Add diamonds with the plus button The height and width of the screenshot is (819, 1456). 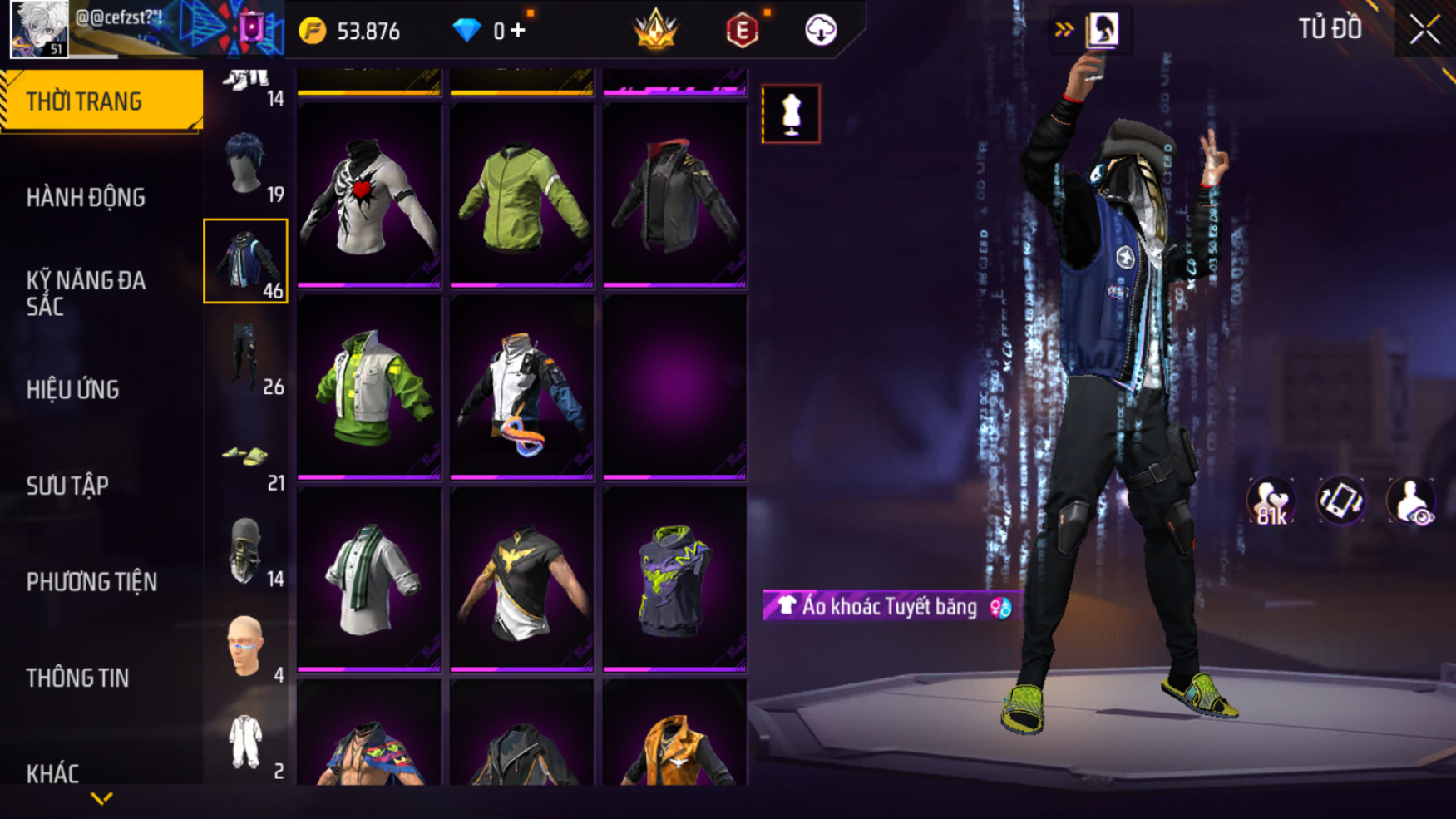click(518, 31)
